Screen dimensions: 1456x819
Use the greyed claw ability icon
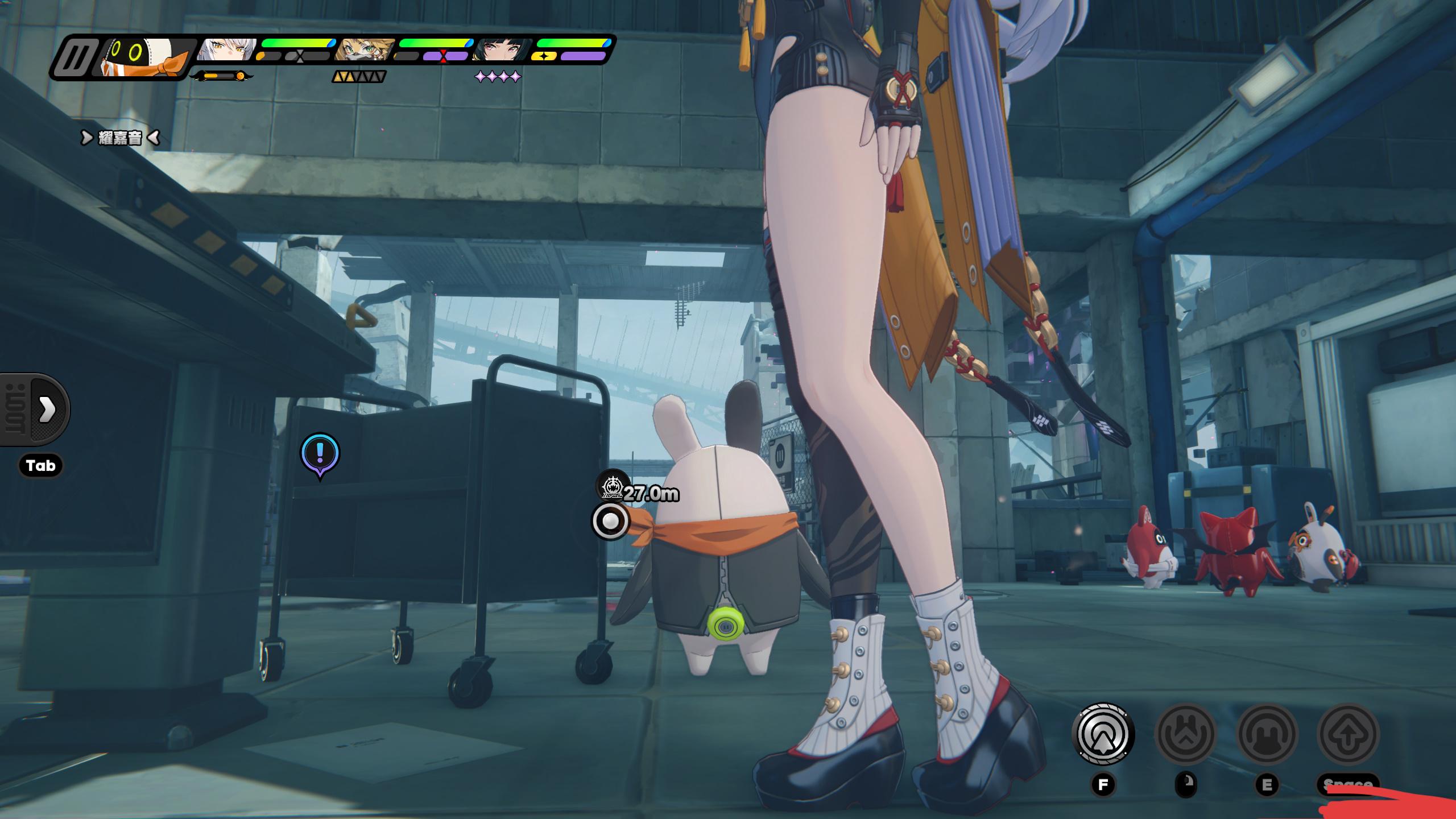1185,734
